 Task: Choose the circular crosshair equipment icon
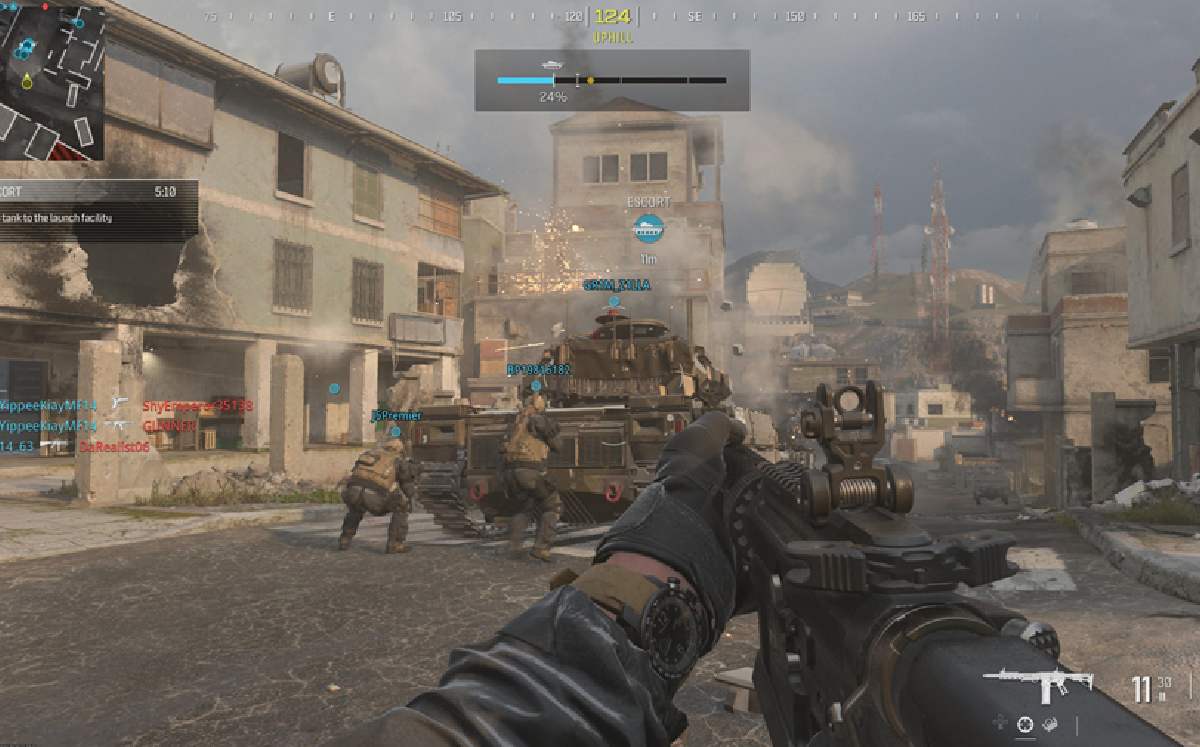[x=1024, y=724]
